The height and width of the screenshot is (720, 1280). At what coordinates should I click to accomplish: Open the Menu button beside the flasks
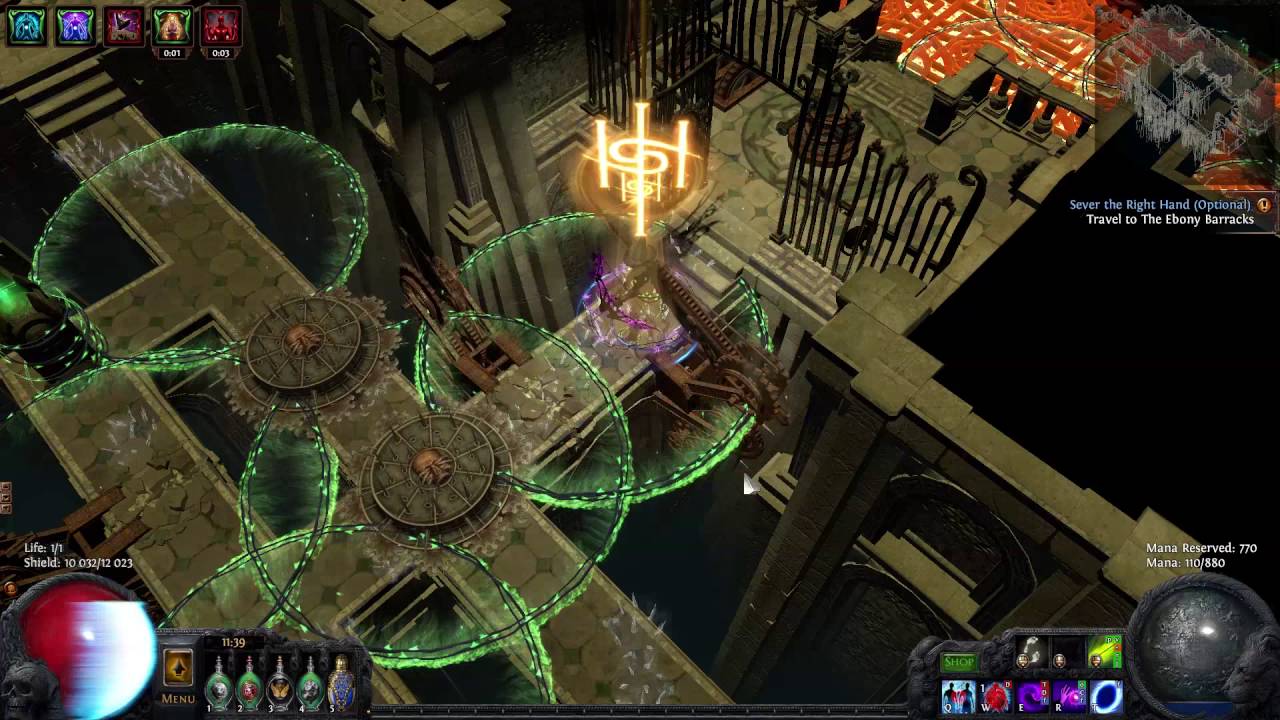178,676
